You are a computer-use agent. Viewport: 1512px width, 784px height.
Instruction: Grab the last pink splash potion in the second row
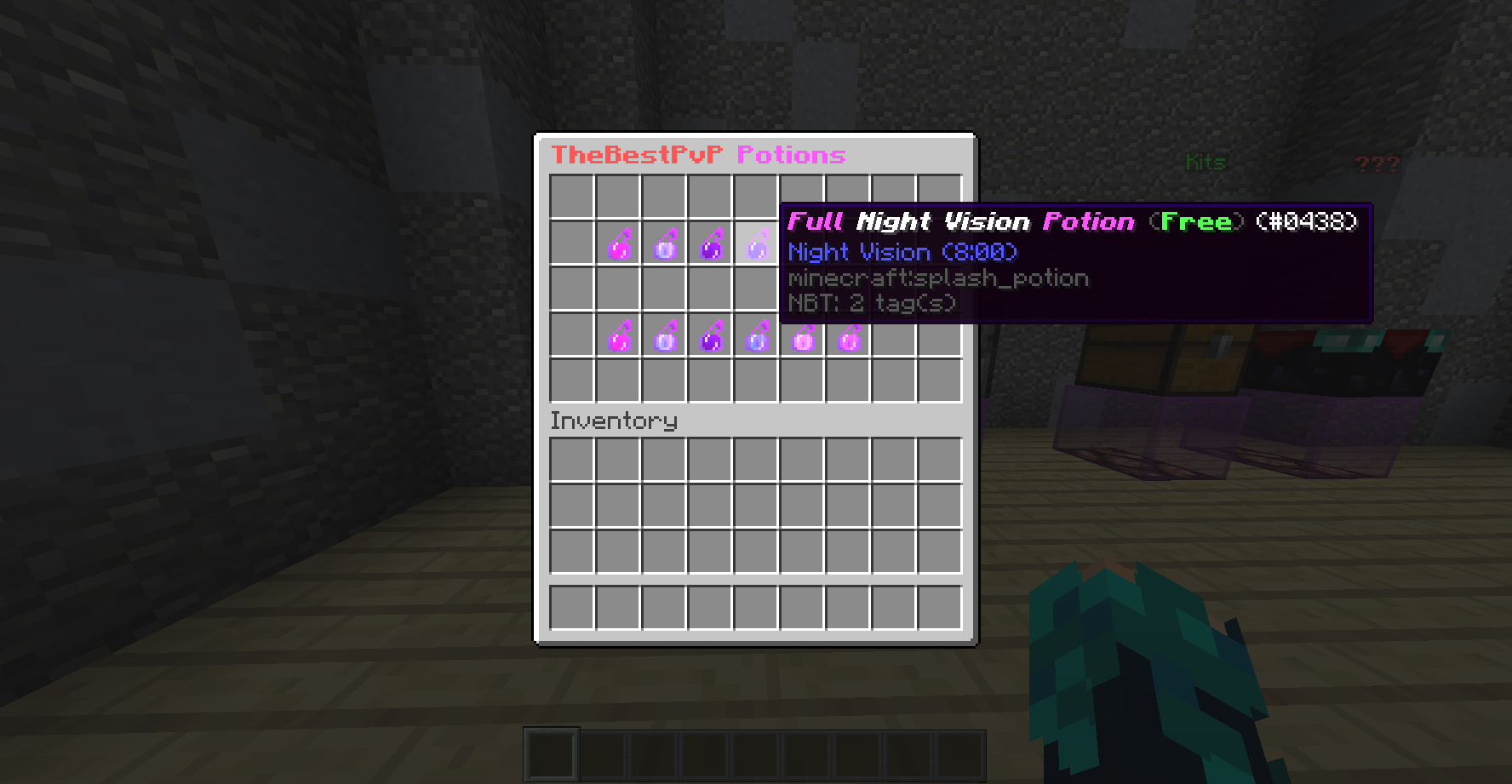coord(849,340)
